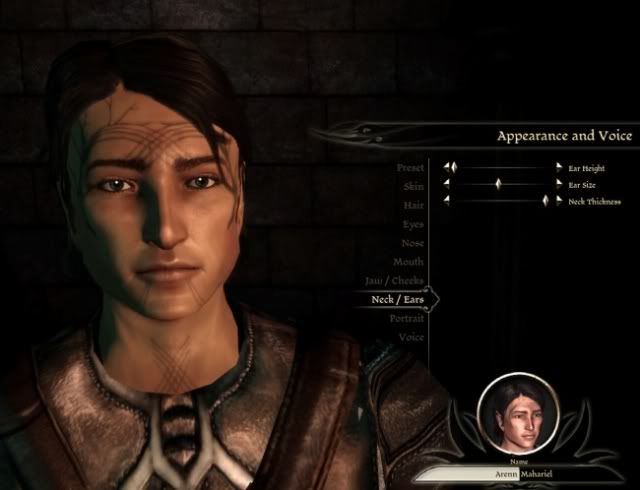Open the Portrait category
640x490 pixels.
[x=406, y=318]
